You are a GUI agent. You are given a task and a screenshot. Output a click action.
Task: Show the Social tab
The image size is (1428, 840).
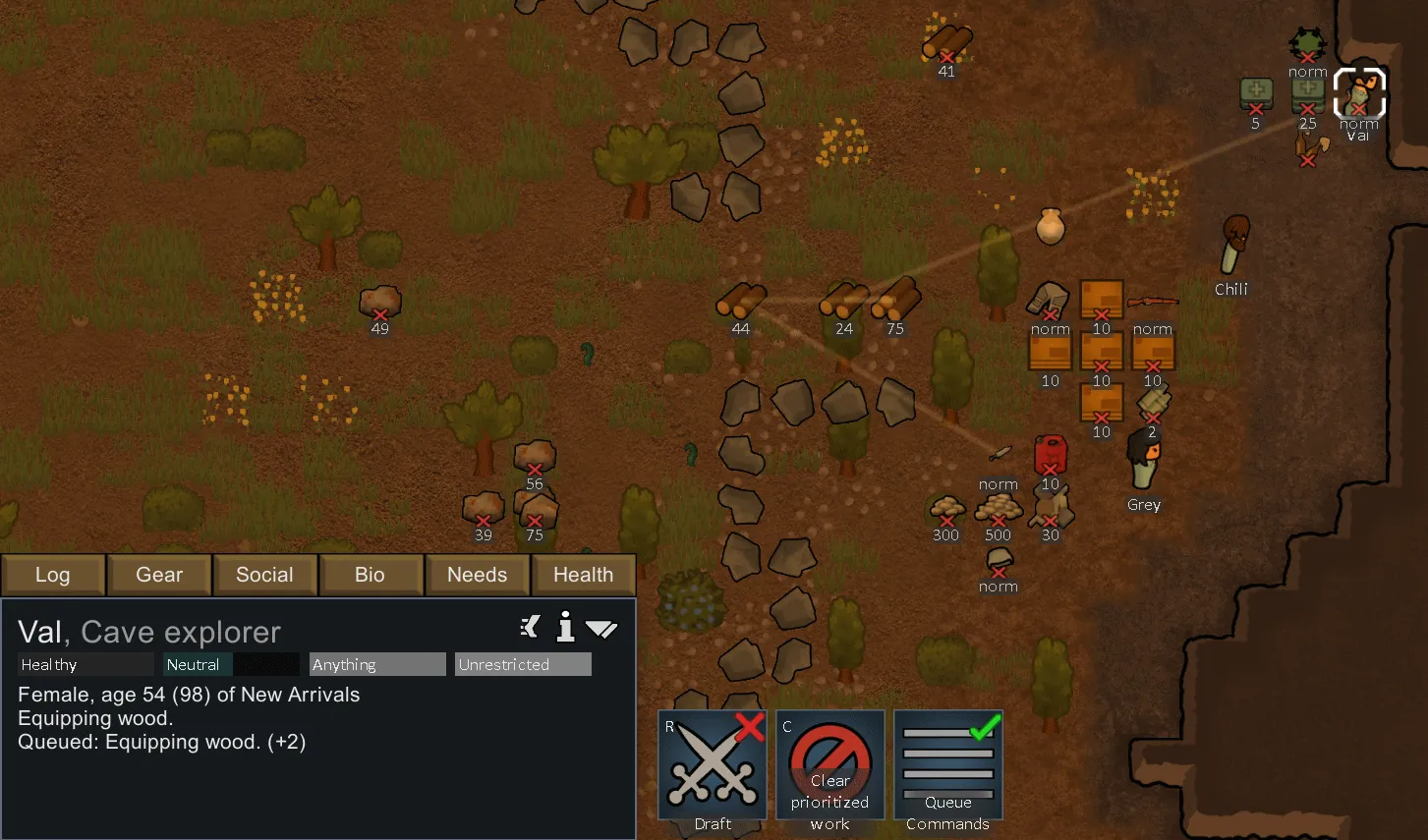coord(264,575)
